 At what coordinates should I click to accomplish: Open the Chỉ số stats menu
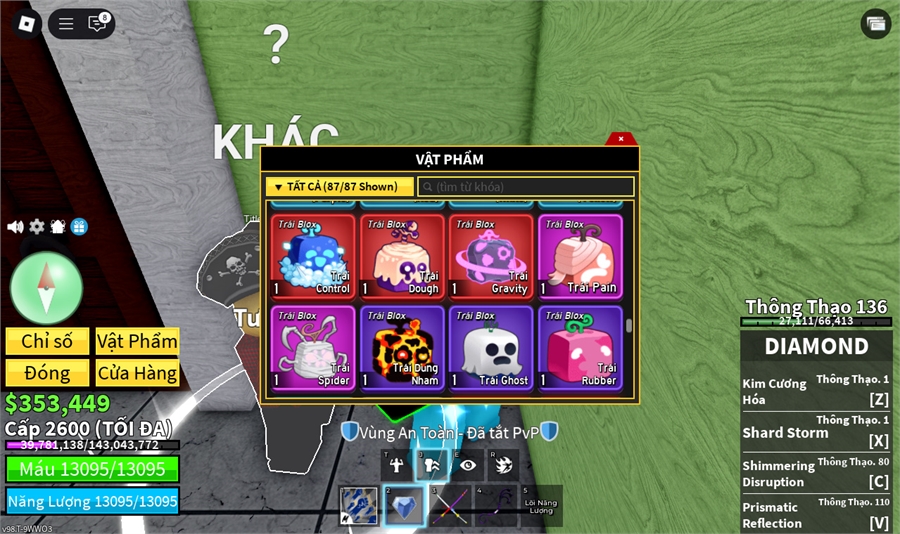pos(47,341)
